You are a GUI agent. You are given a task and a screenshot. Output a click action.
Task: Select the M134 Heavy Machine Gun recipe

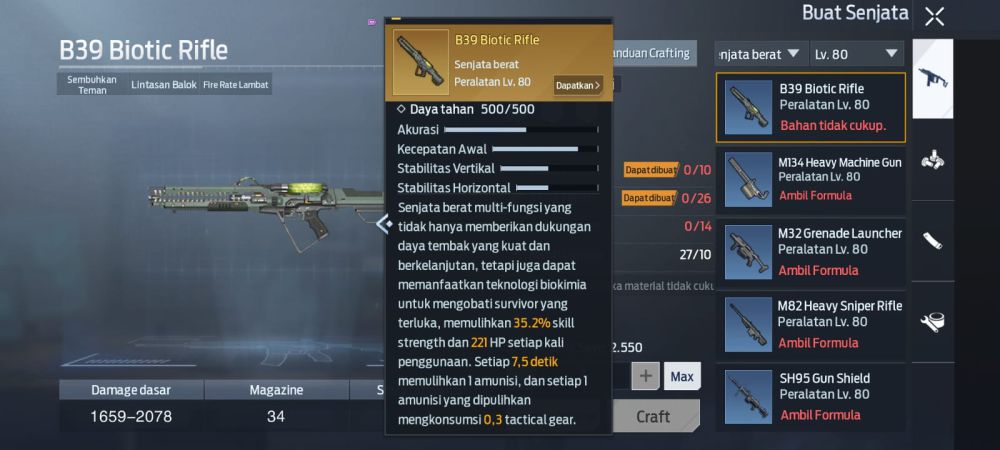coord(810,179)
